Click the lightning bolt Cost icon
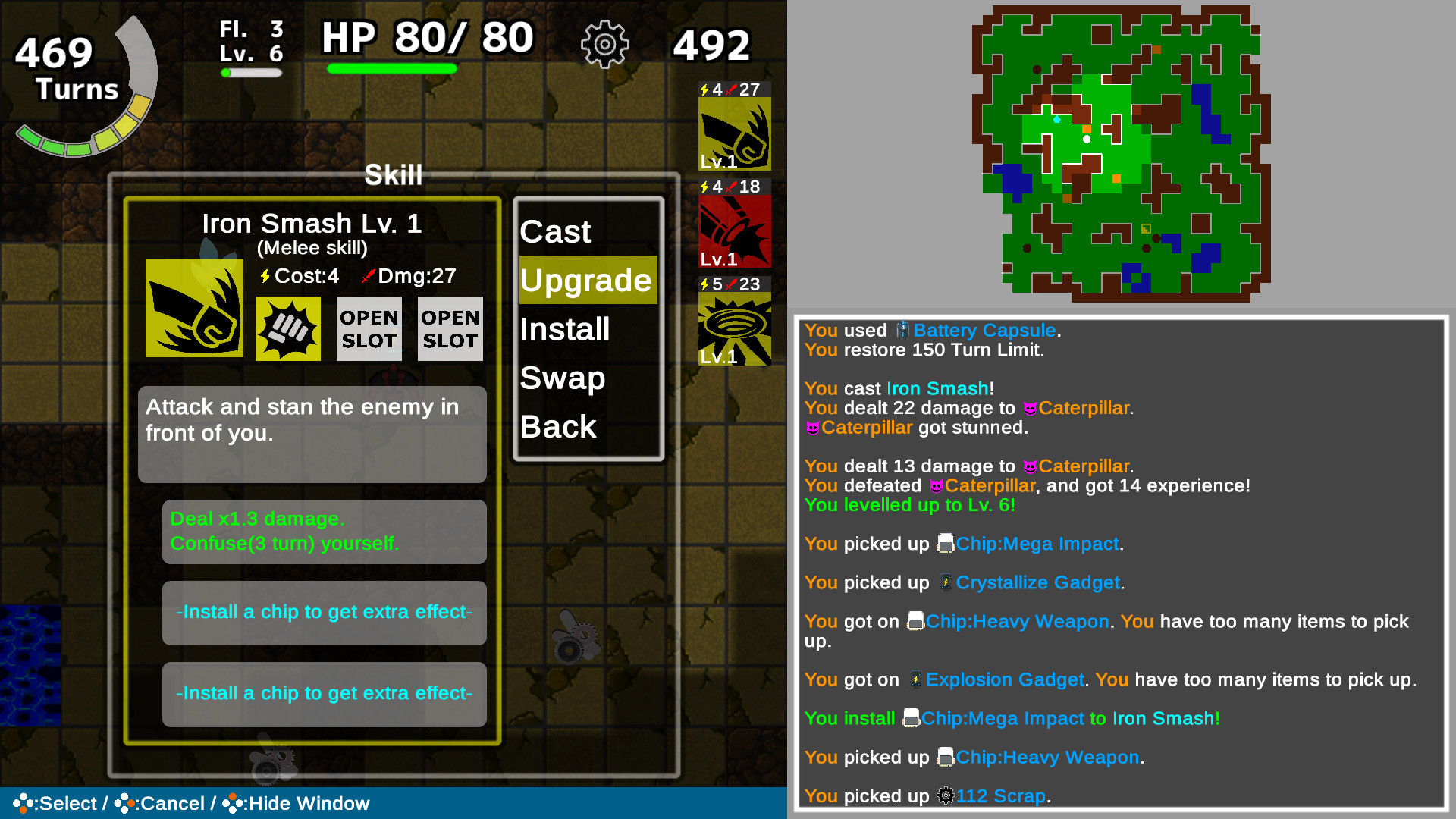 [x=266, y=277]
